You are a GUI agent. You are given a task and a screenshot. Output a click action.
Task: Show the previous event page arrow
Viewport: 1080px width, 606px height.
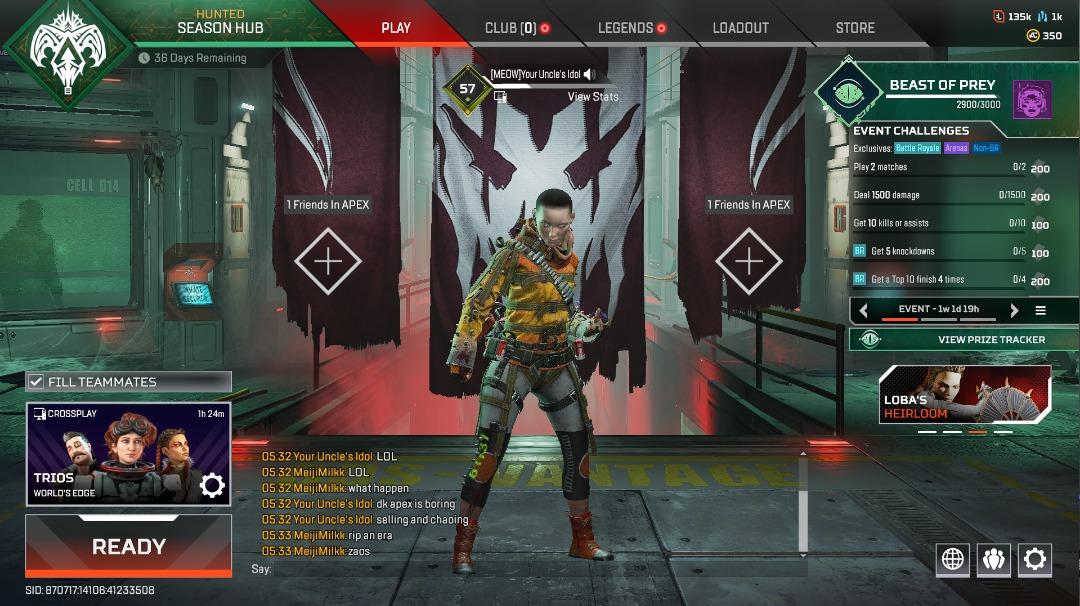coord(864,310)
